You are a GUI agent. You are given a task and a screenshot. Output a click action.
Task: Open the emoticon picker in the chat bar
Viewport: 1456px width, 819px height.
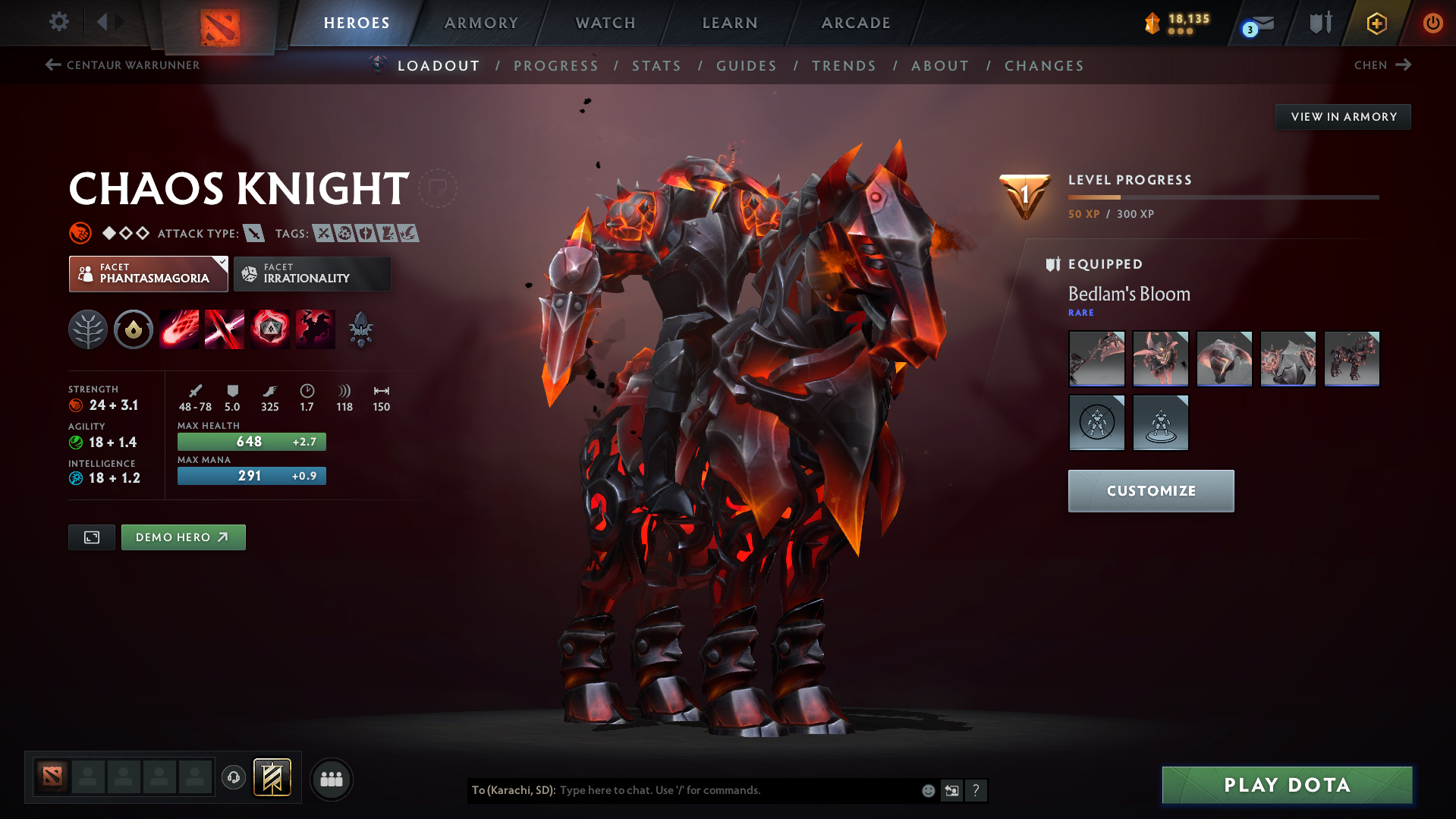(927, 790)
